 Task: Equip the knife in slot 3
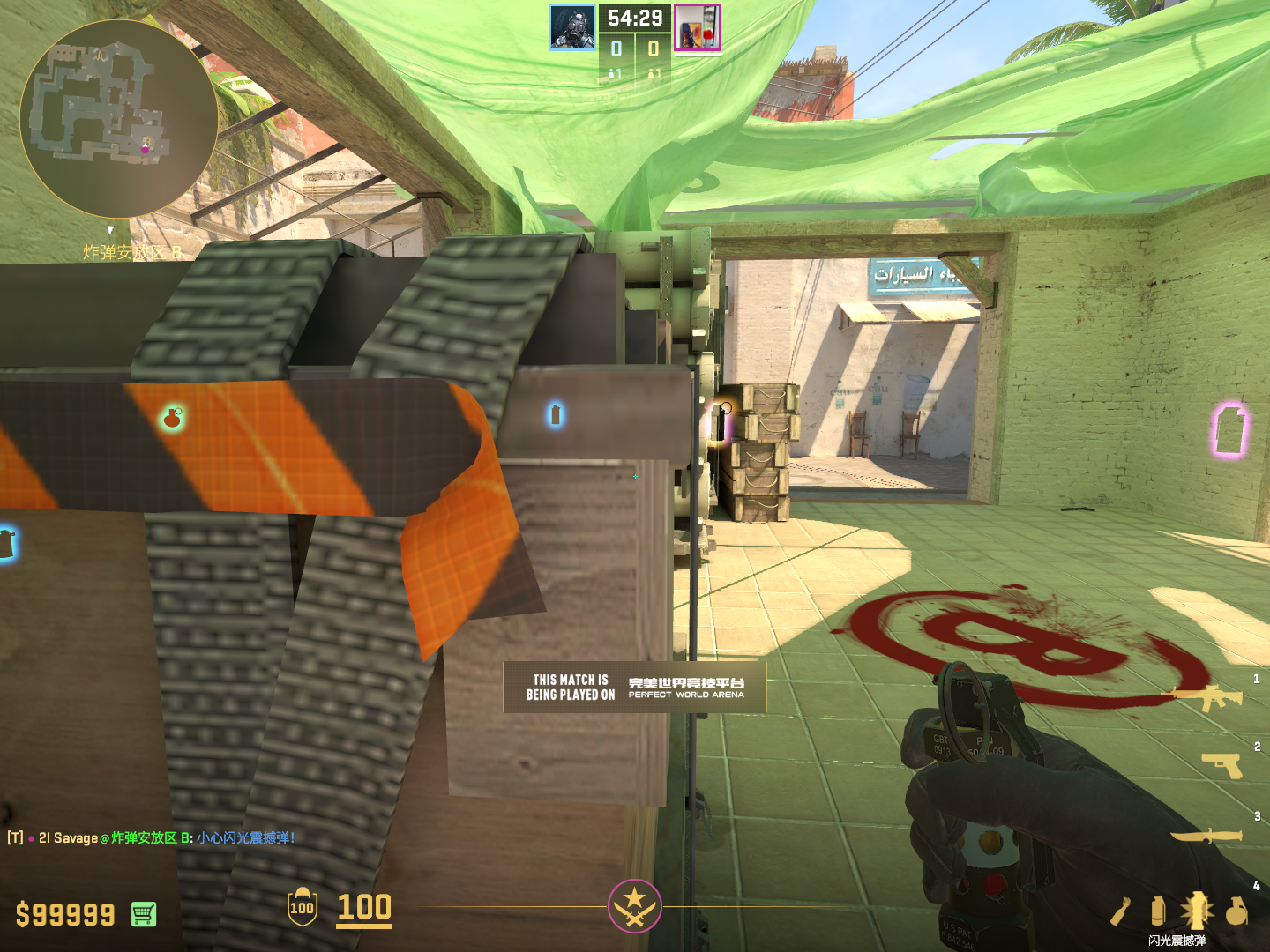[x=1206, y=834]
